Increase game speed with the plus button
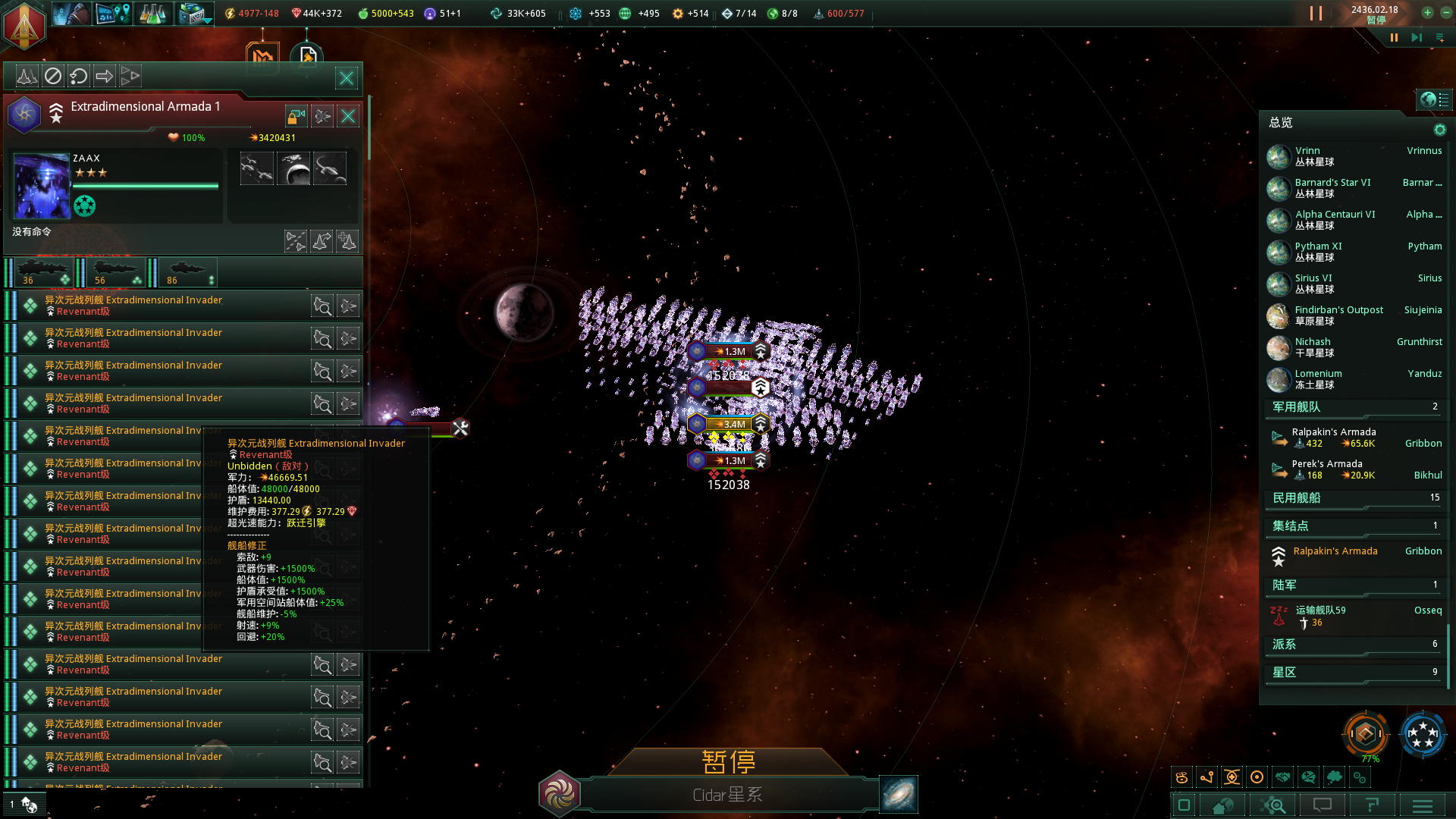Viewport: 1456px width, 819px height. (x=1427, y=12)
